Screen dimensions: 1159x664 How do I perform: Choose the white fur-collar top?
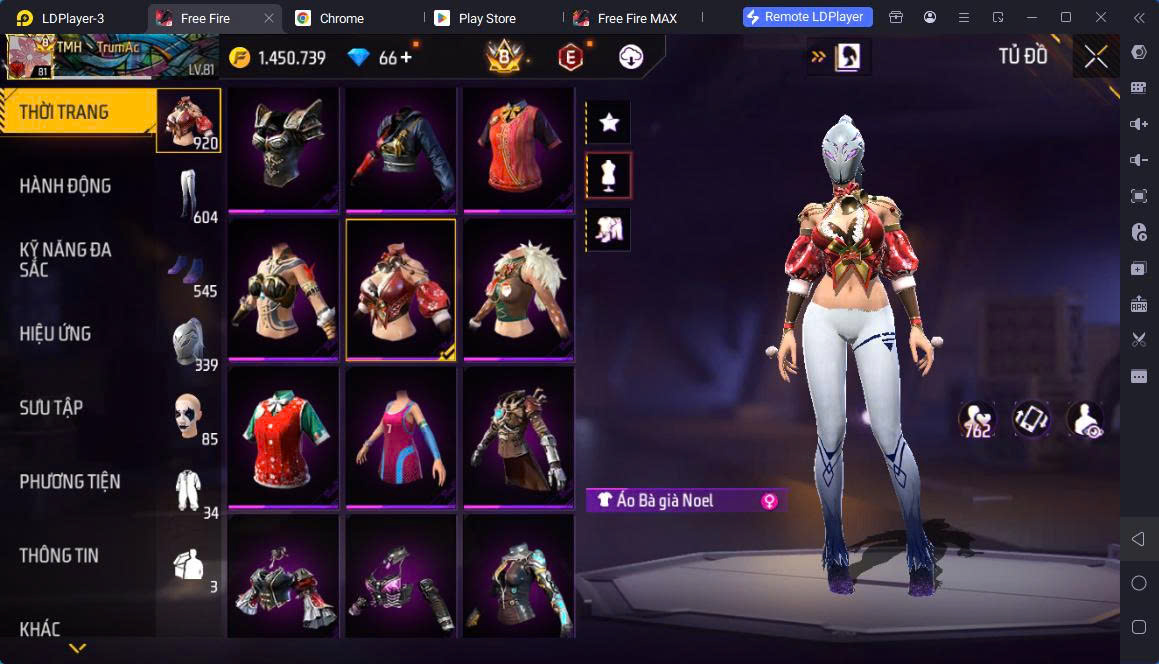(517, 289)
